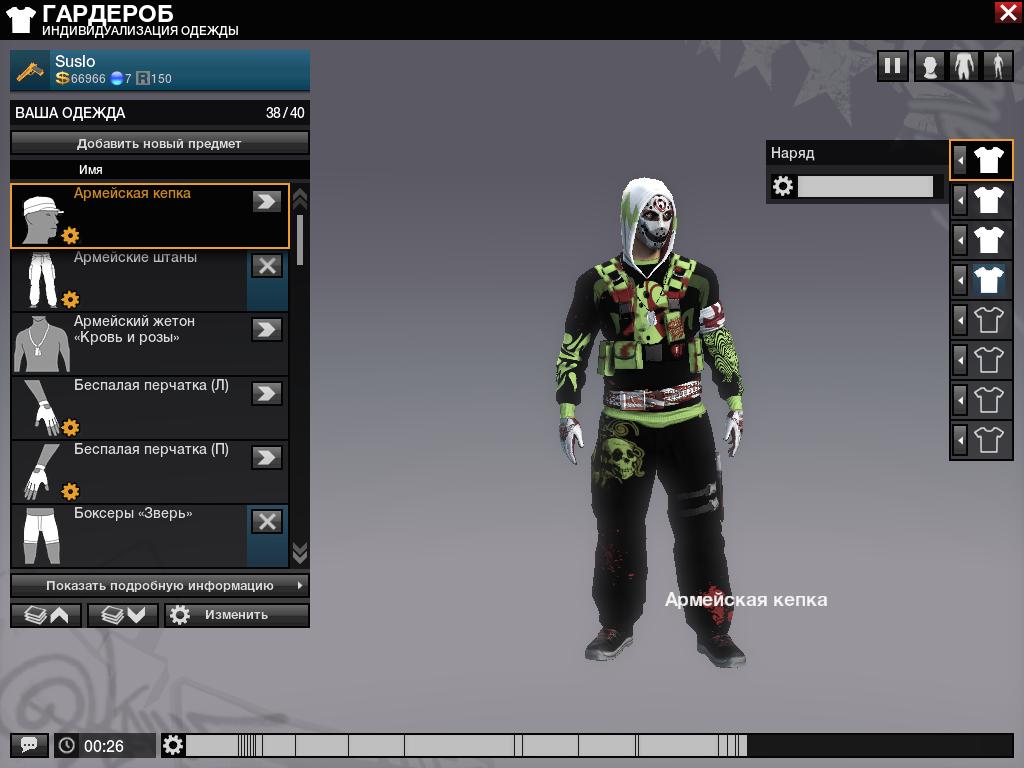Move layer down with stack-arrow-down button
Screen dimensions: 1024x768
point(124,615)
